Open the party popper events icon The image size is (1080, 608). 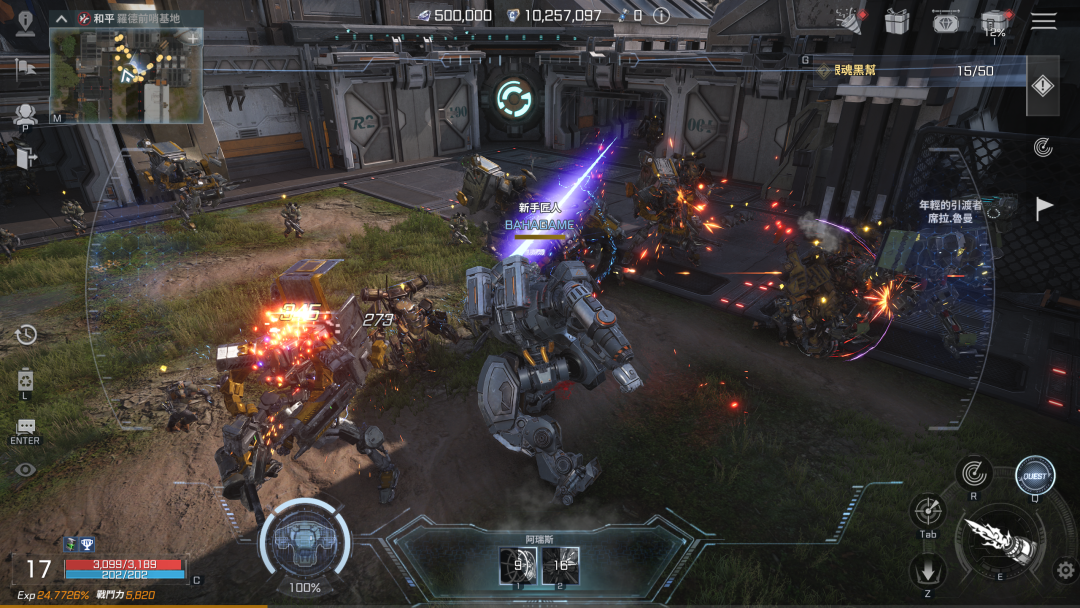point(849,19)
